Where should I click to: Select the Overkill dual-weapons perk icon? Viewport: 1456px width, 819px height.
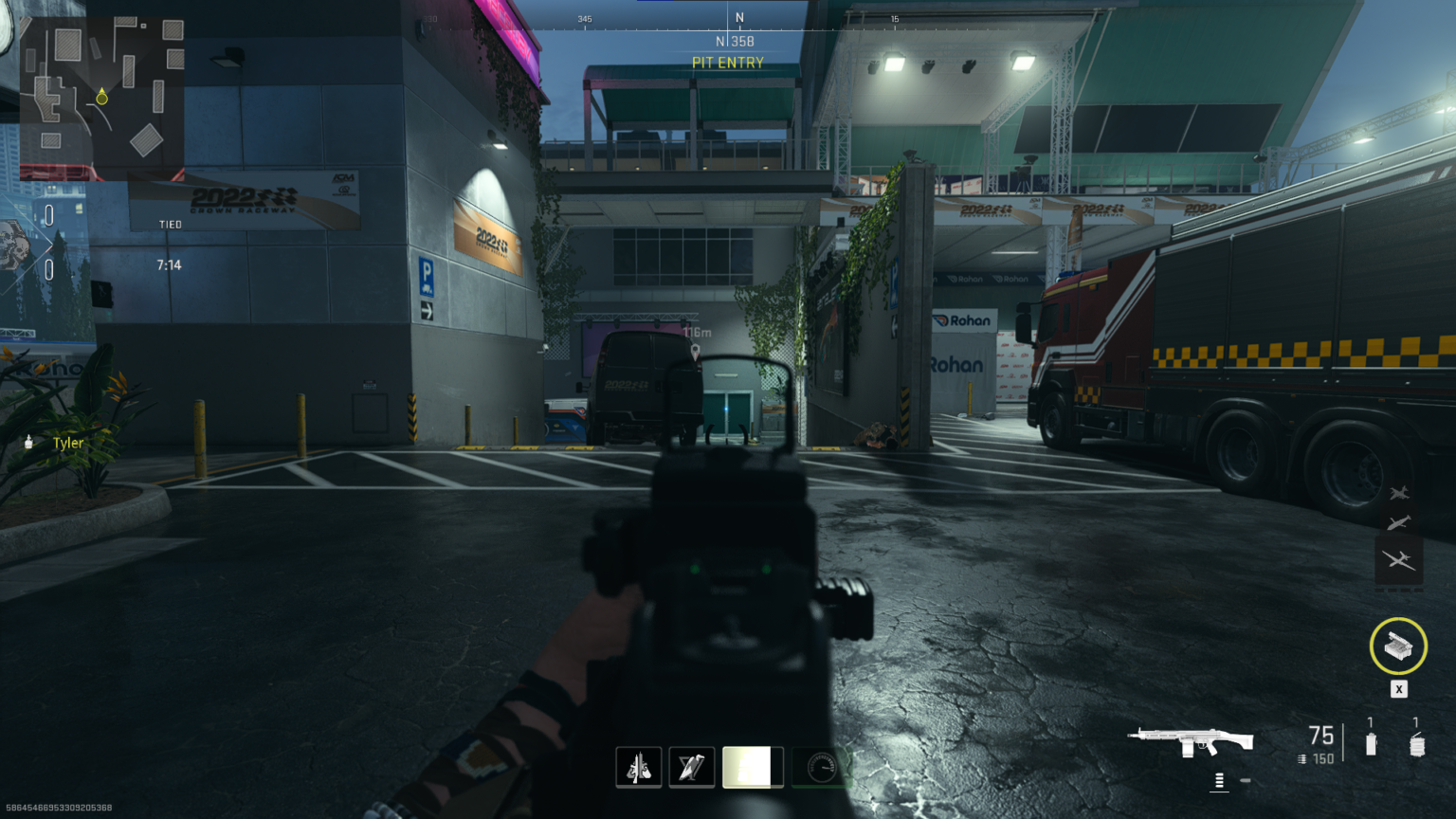(639, 767)
